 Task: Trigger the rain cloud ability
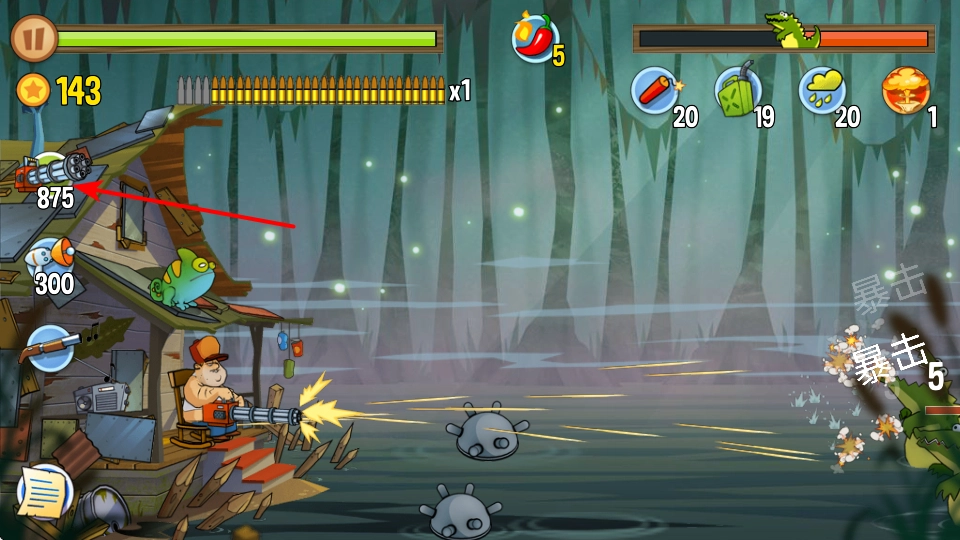point(822,92)
